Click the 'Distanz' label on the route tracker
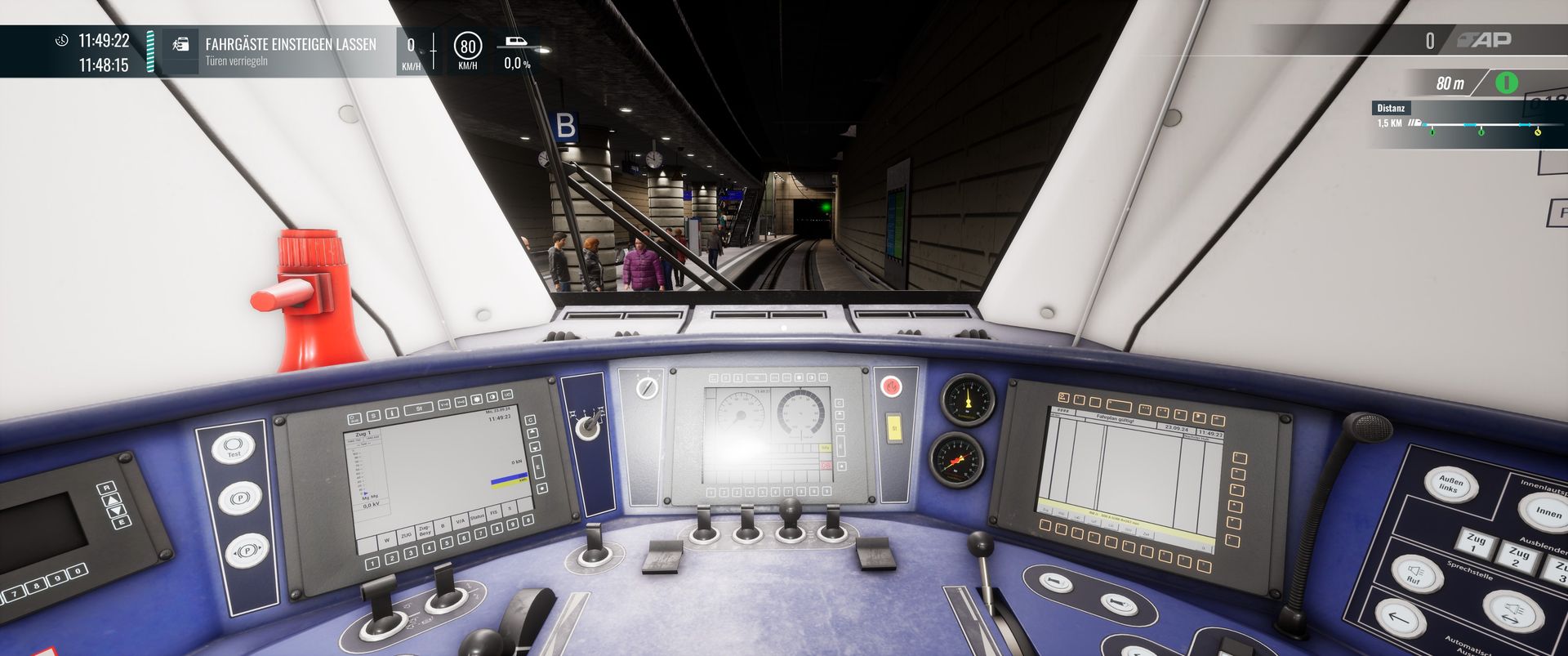1568x656 pixels. (1391, 108)
